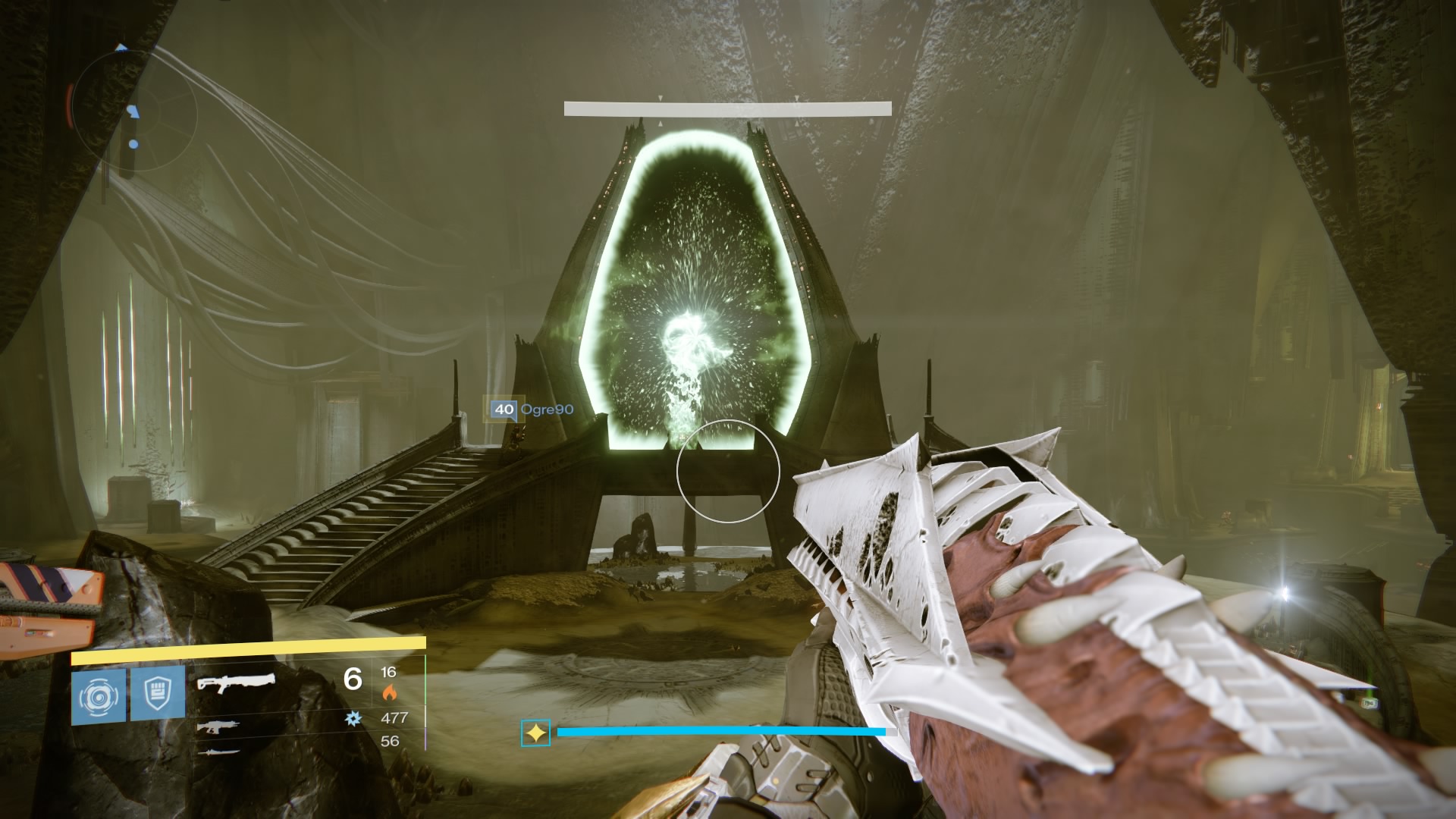Viewport: 1456px width, 819px height.
Task: Click the yellow star buff icon
Action: coord(536,733)
